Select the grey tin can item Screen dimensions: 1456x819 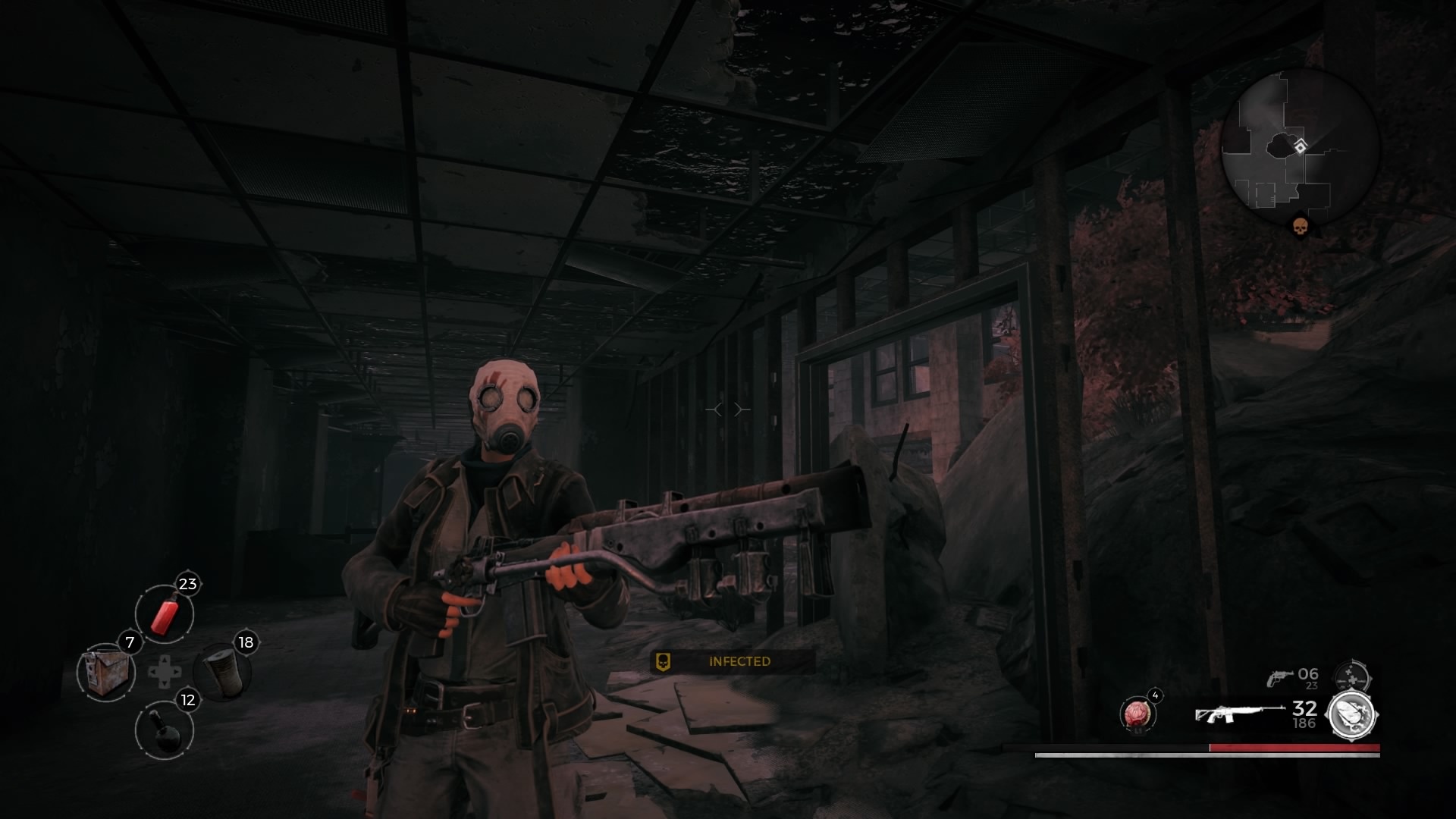[x=222, y=672]
